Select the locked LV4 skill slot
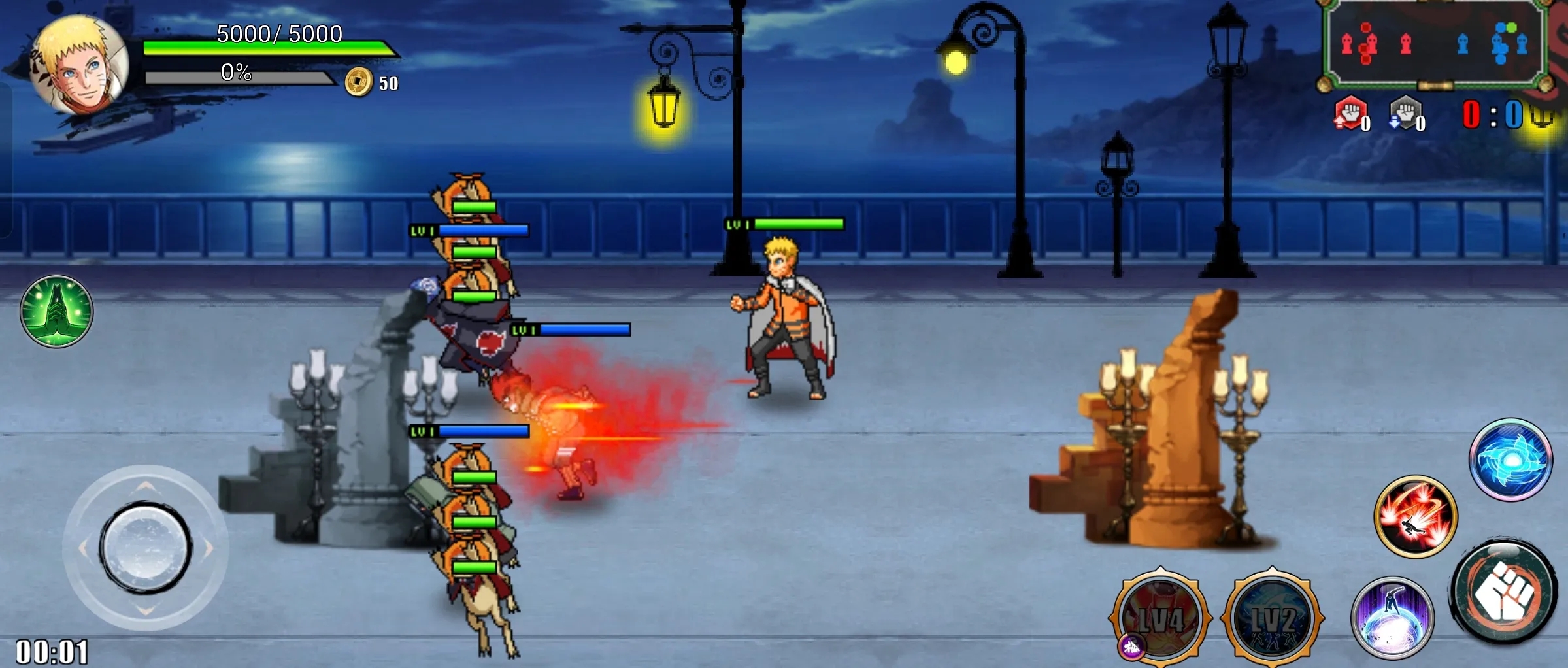Viewport: 1568px width, 668px height. (x=1160, y=618)
